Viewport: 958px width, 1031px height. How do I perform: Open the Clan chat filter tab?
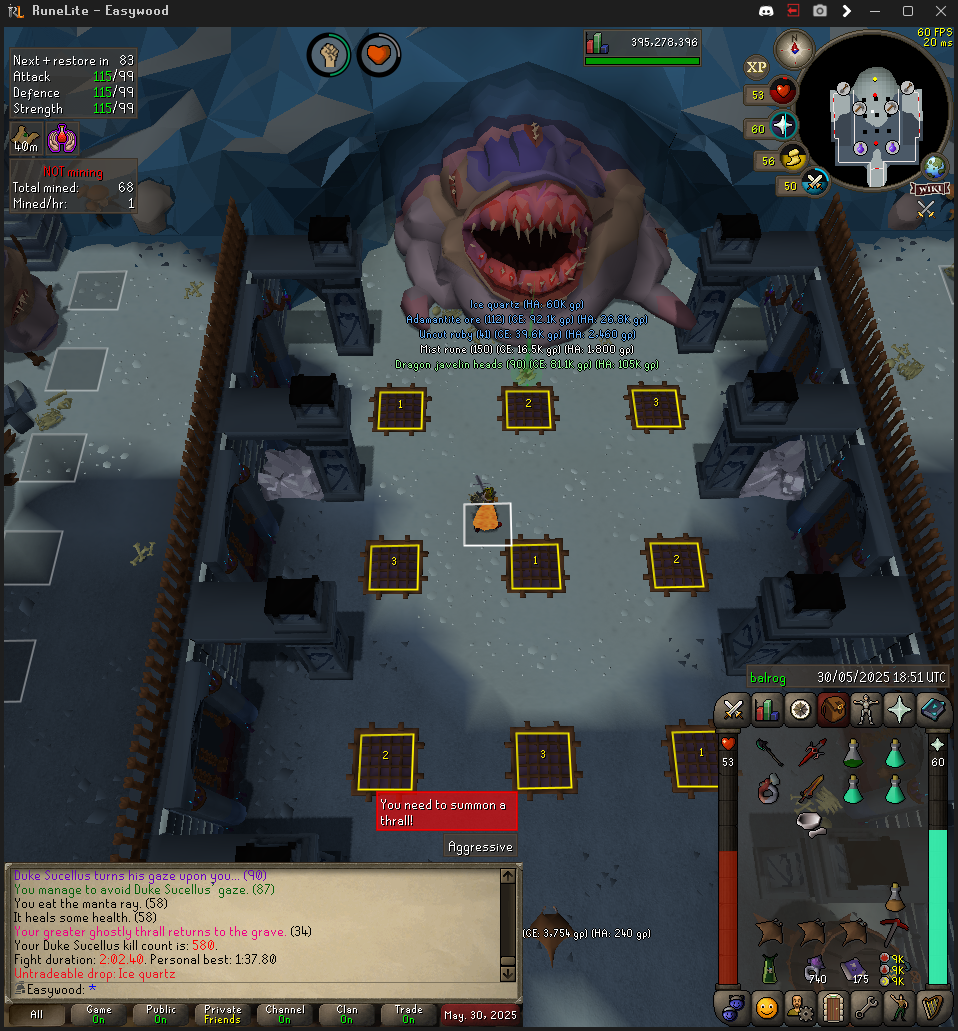pos(346,1015)
